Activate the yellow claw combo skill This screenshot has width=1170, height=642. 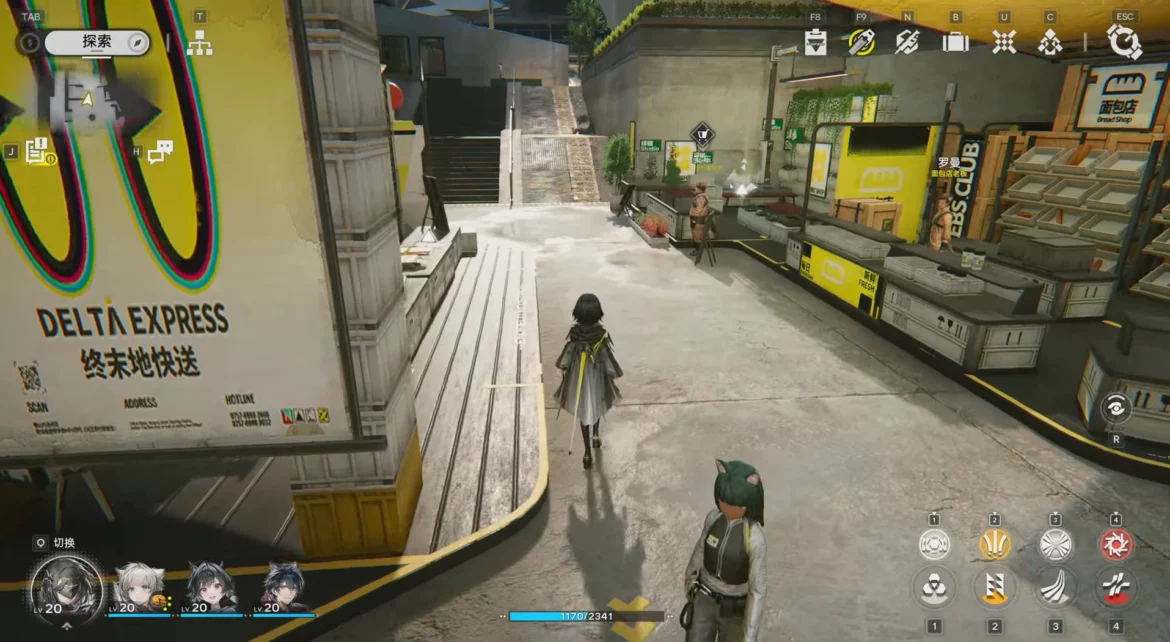(x=994, y=545)
